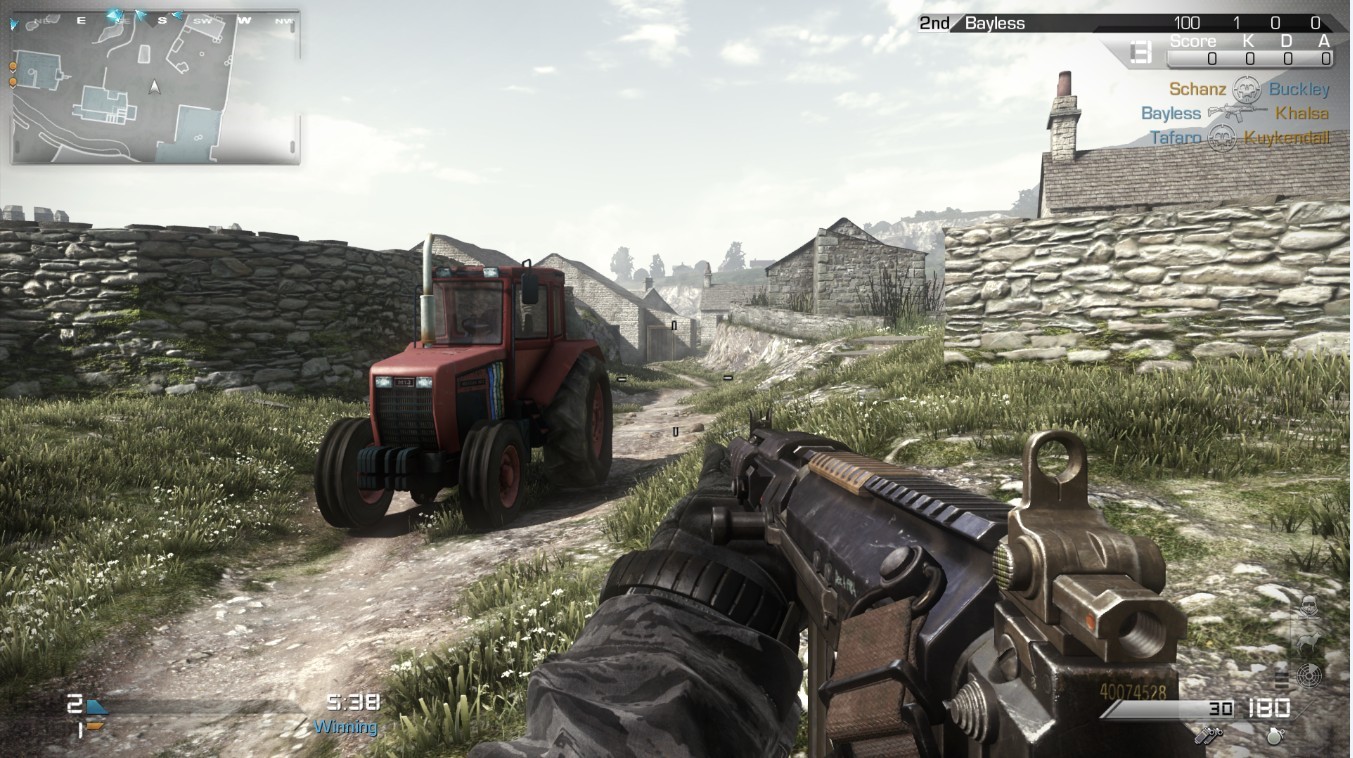The height and width of the screenshot is (758, 1353).
Task: Select the tactical grenades equipment icon
Action: [1209, 734]
